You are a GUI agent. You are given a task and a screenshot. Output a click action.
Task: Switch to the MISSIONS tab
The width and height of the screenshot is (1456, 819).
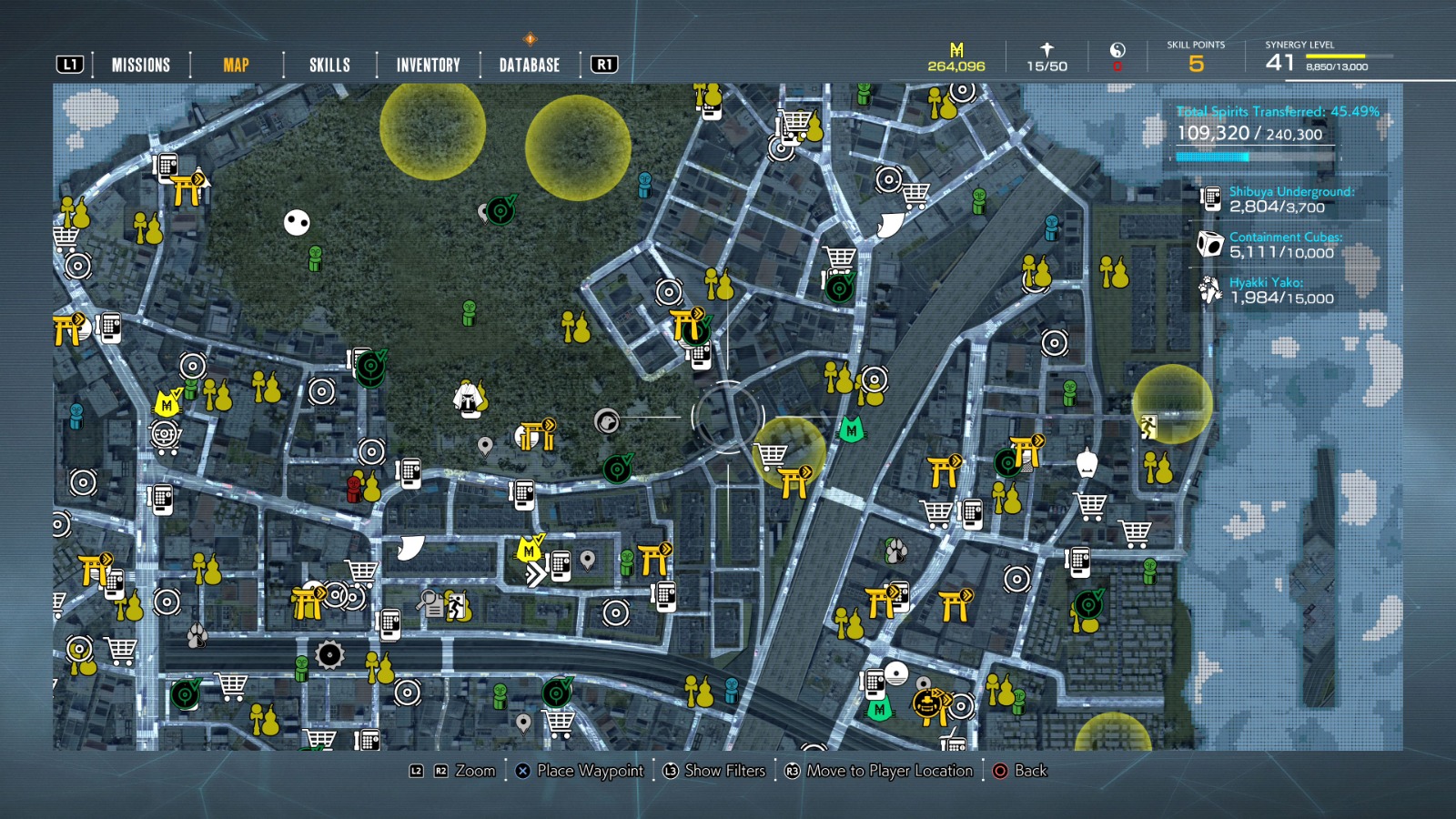click(140, 65)
